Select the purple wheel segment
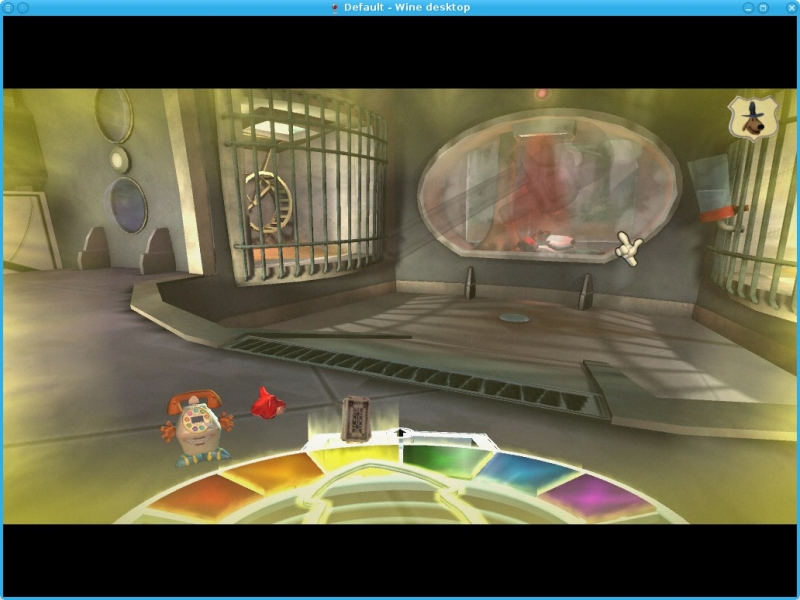This screenshot has width=800, height=600. coord(596,495)
